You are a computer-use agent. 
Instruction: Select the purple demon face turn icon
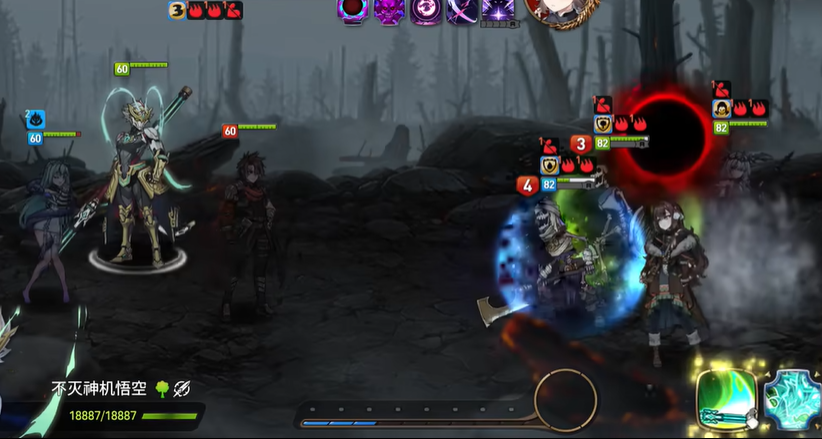click(x=390, y=10)
